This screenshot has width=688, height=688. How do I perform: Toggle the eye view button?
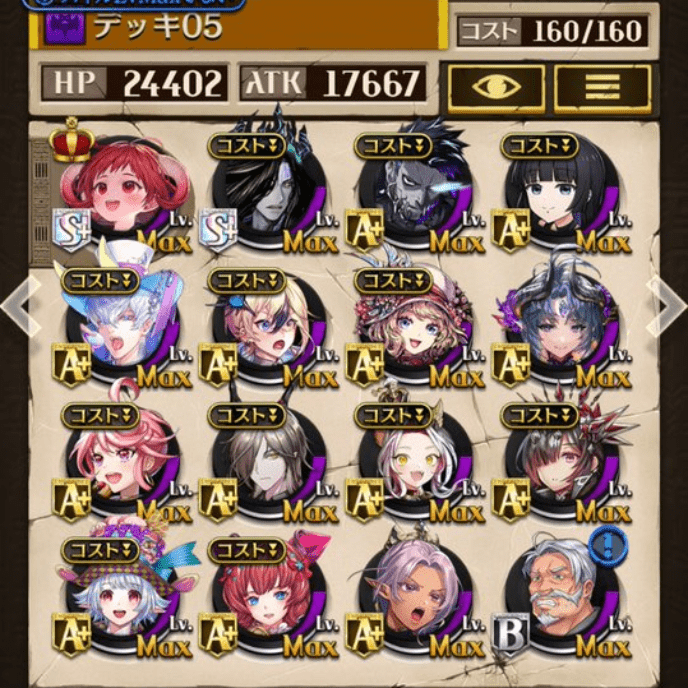496,87
